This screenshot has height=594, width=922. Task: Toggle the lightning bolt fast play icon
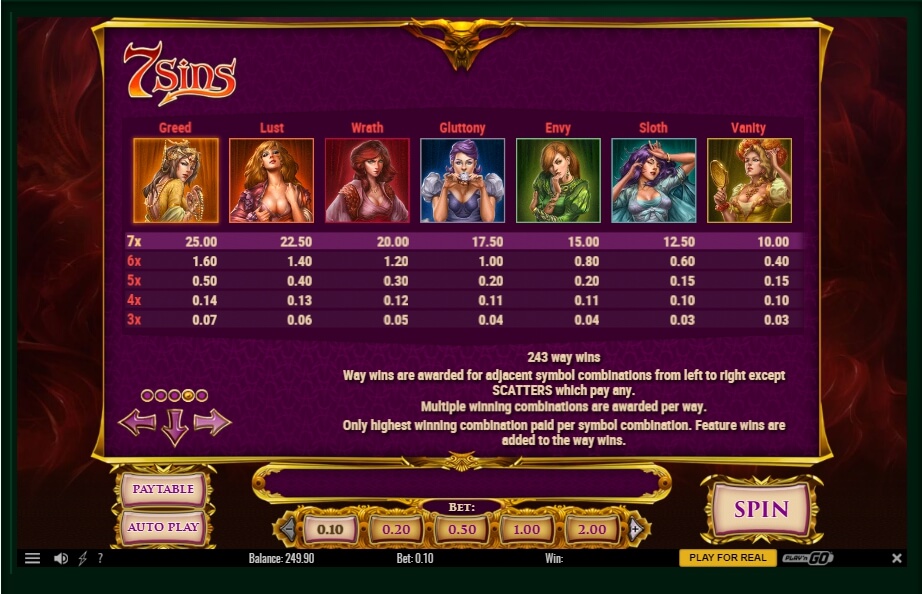point(83,558)
